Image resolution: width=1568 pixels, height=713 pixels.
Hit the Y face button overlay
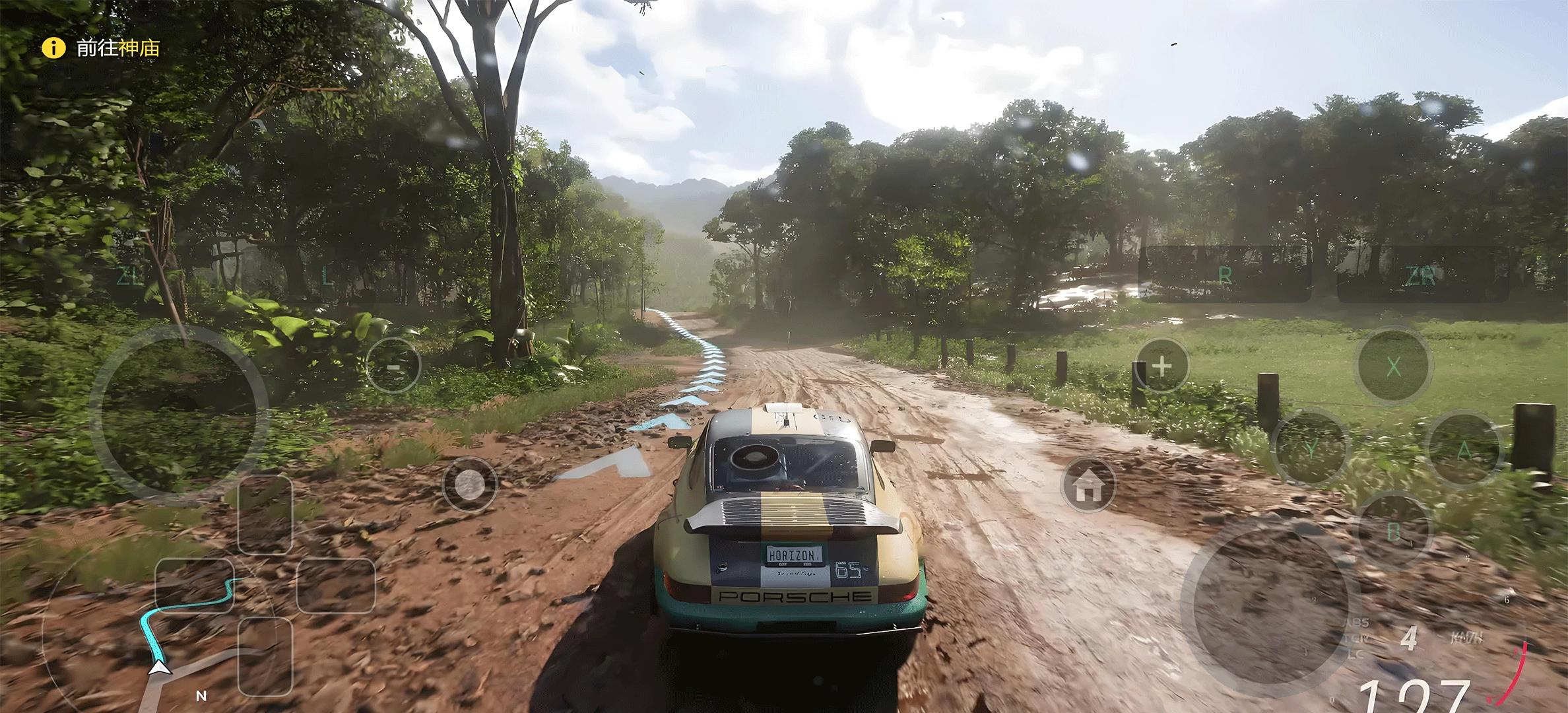1311,449
